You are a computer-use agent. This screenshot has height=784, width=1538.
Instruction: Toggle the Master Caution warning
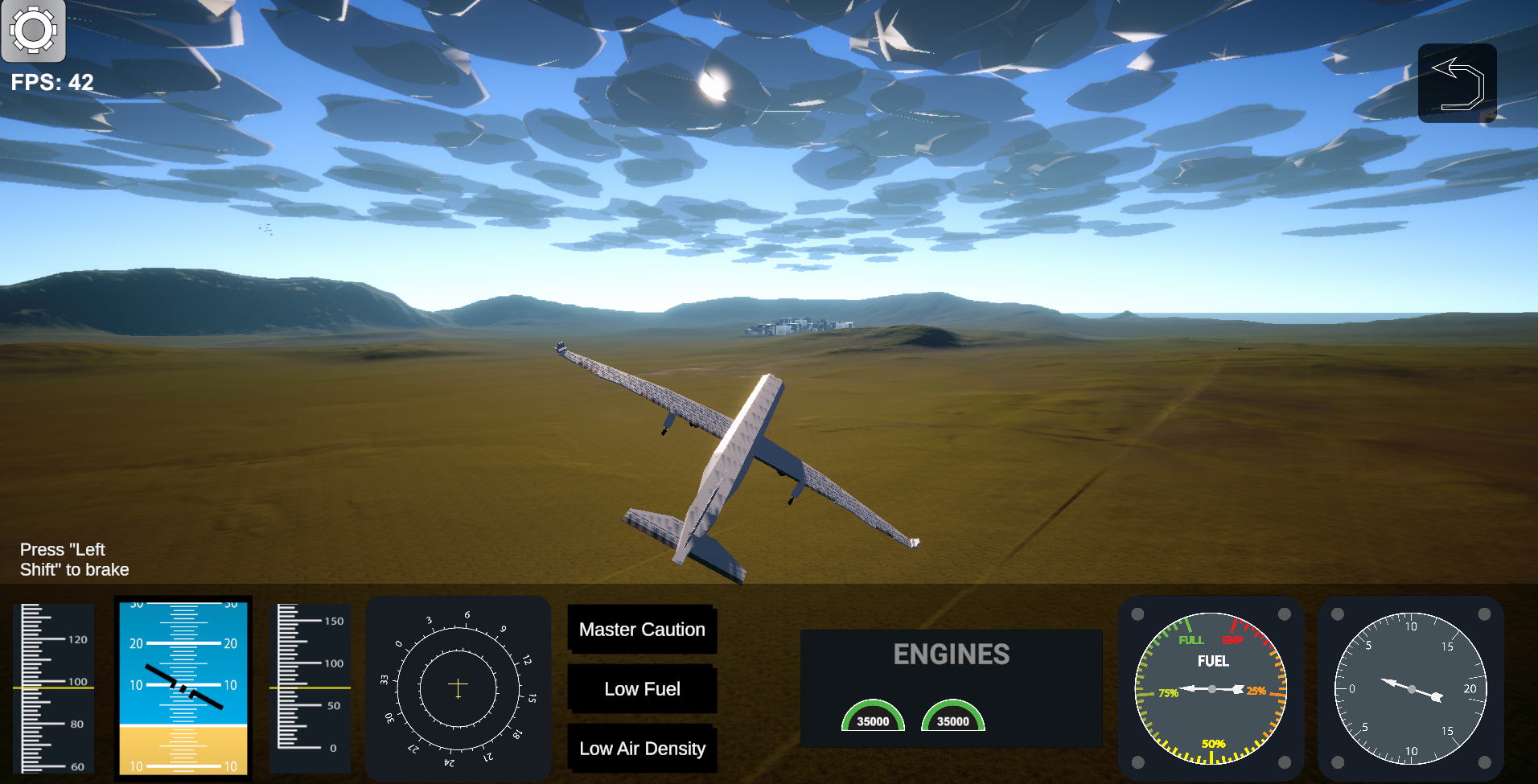coord(642,630)
